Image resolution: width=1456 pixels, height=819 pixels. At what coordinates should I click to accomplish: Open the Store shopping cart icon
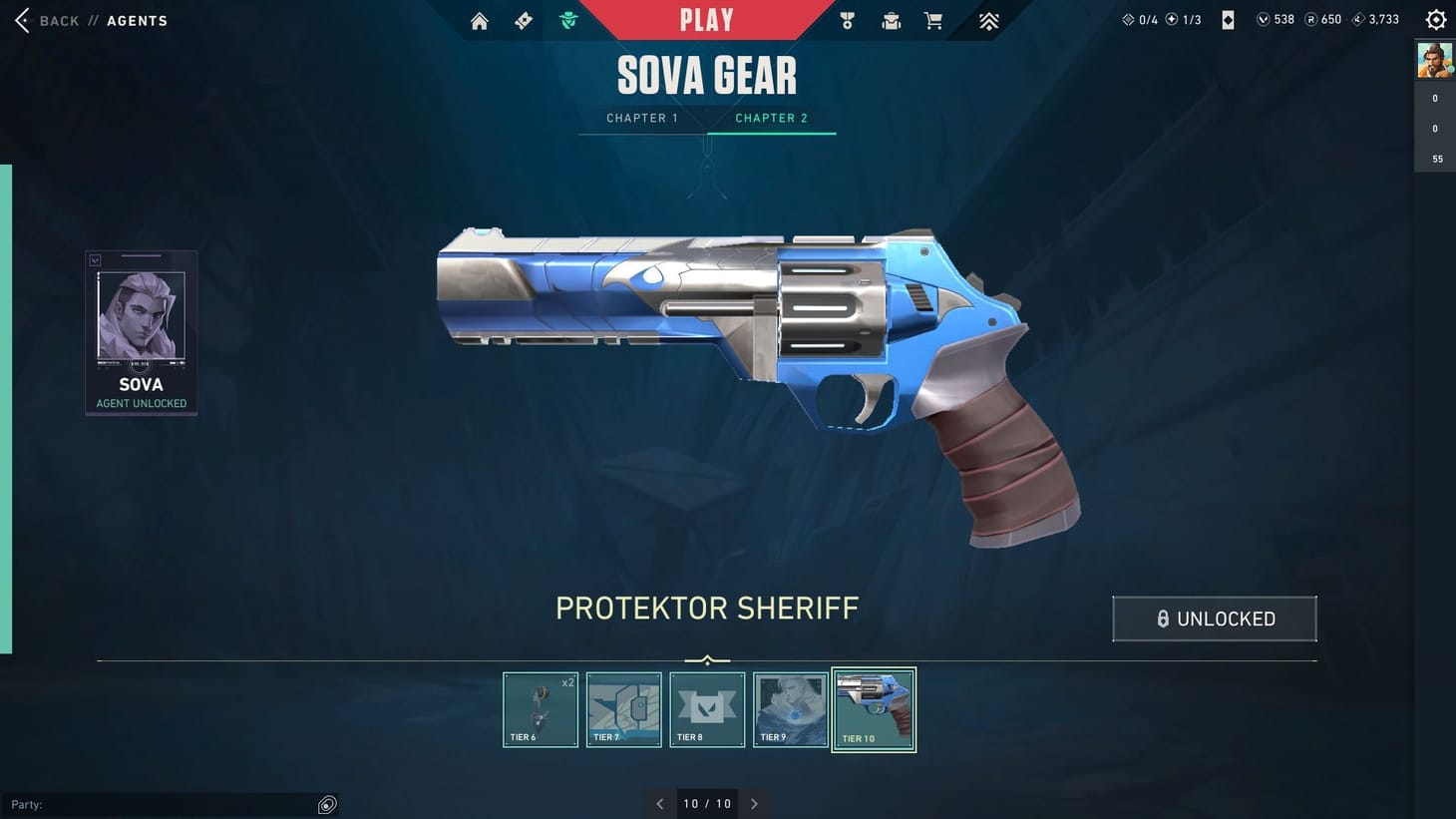click(x=933, y=20)
